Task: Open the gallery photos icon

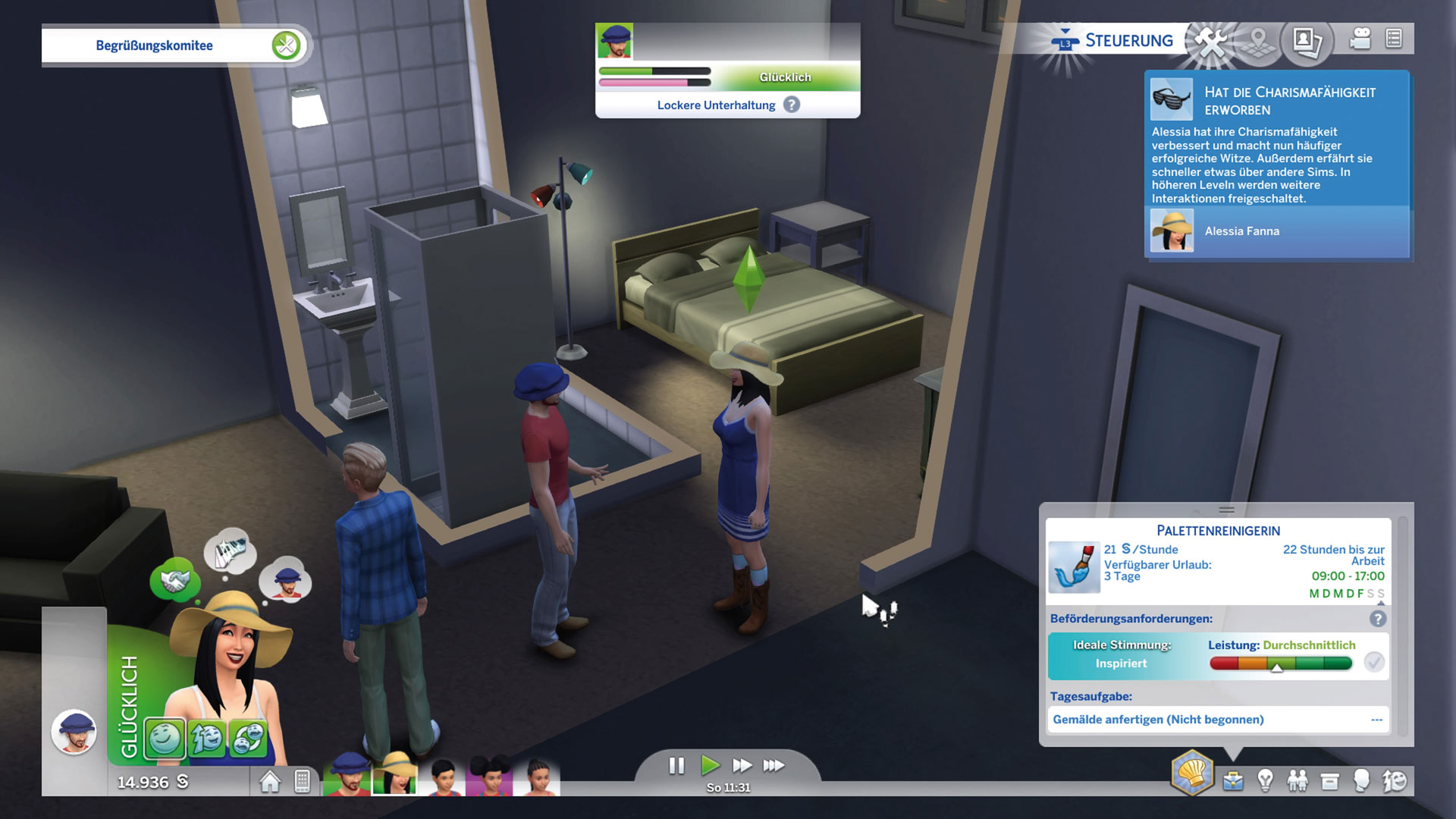Action: [x=1307, y=41]
